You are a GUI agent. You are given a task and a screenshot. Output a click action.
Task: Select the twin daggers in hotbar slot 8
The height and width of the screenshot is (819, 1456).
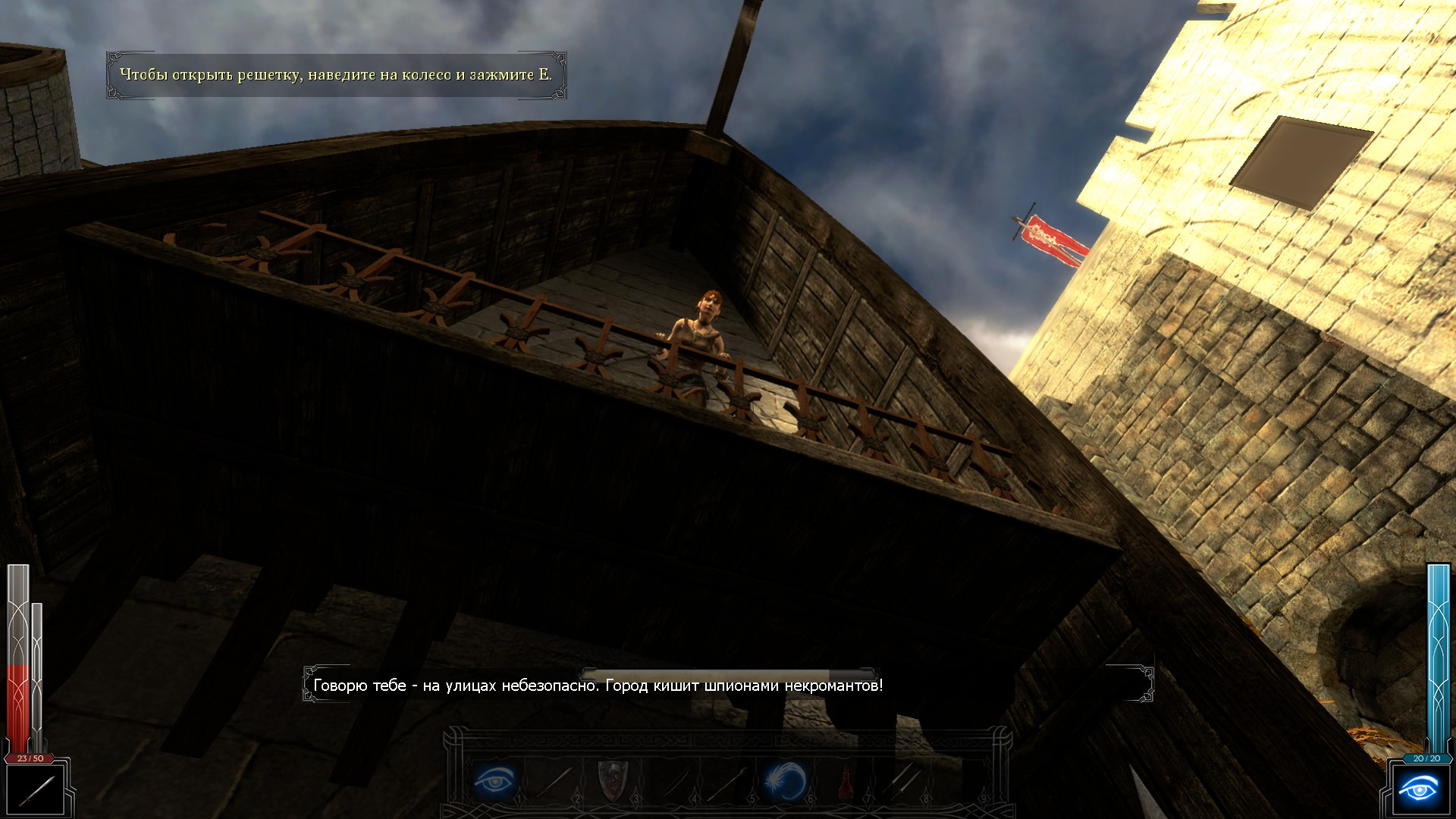(902, 781)
